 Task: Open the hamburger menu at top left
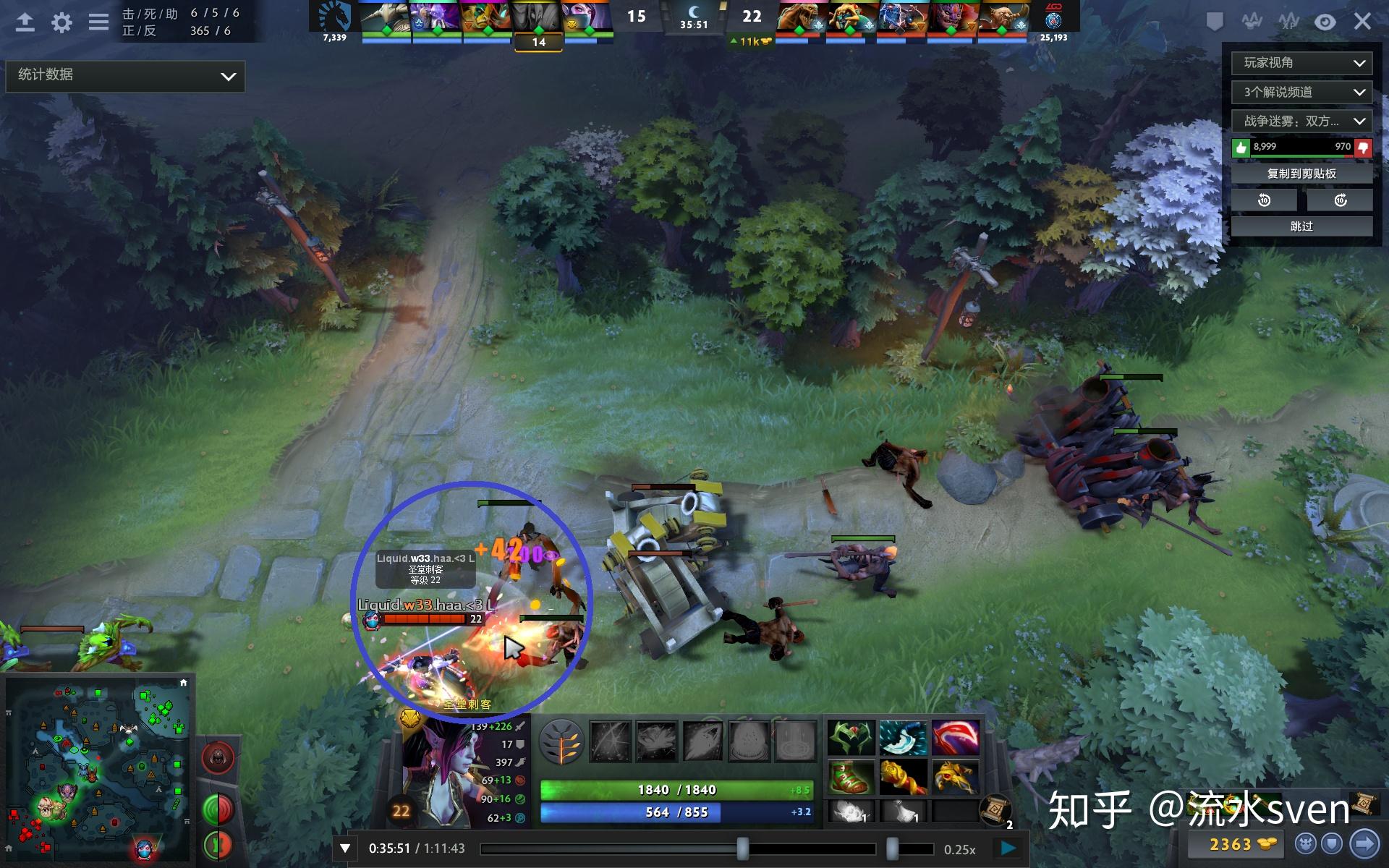(97, 22)
